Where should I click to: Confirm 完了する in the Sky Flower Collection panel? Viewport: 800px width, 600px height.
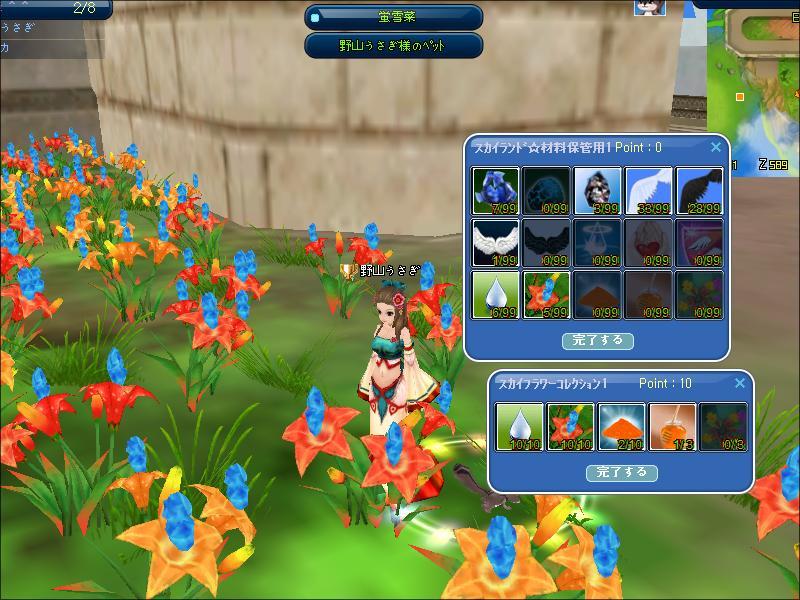pyautogui.click(x=621, y=472)
